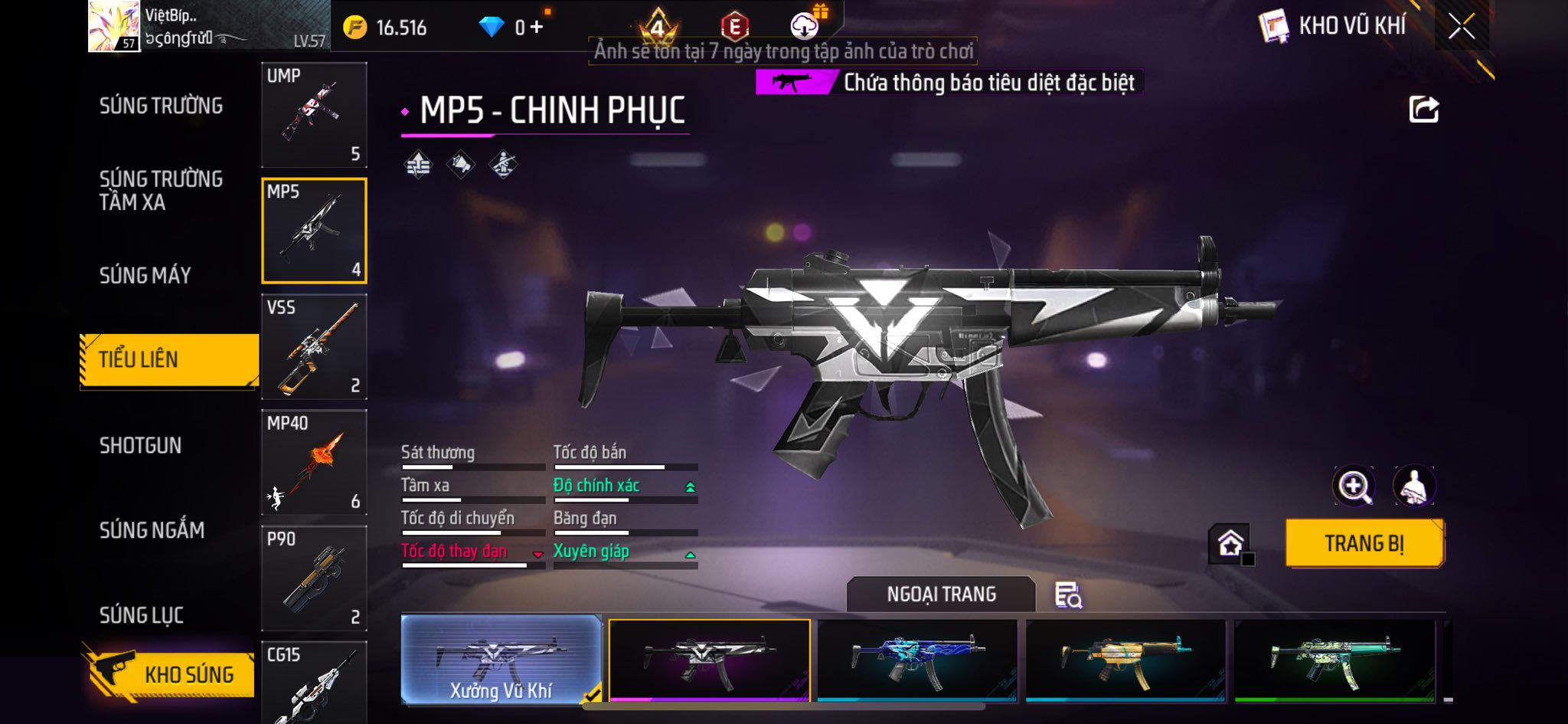Image resolution: width=1568 pixels, height=724 pixels.
Task: Select the Xưởng Vũ Khí skin thumbnail
Action: pos(501,659)
